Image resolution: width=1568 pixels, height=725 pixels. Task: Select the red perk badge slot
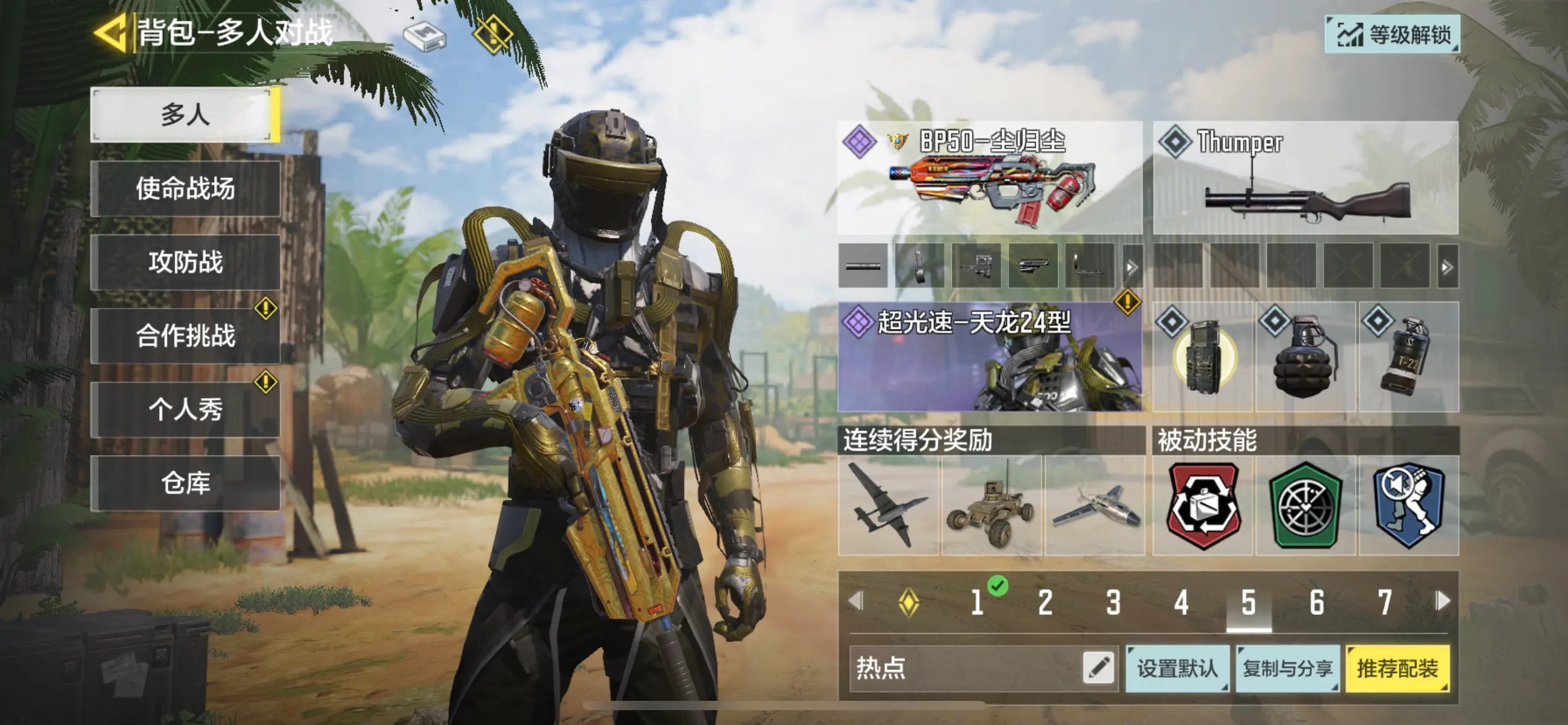click(x=1203, y=506)
